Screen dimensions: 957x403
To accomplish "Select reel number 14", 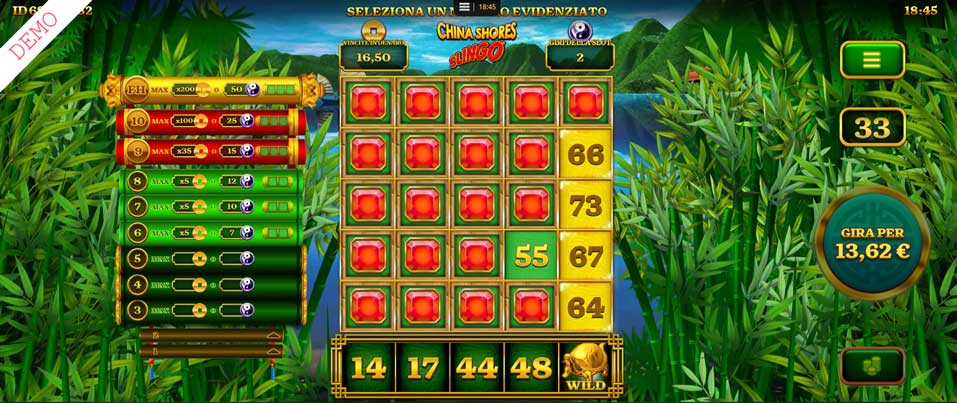I will [x=368, y=367].
